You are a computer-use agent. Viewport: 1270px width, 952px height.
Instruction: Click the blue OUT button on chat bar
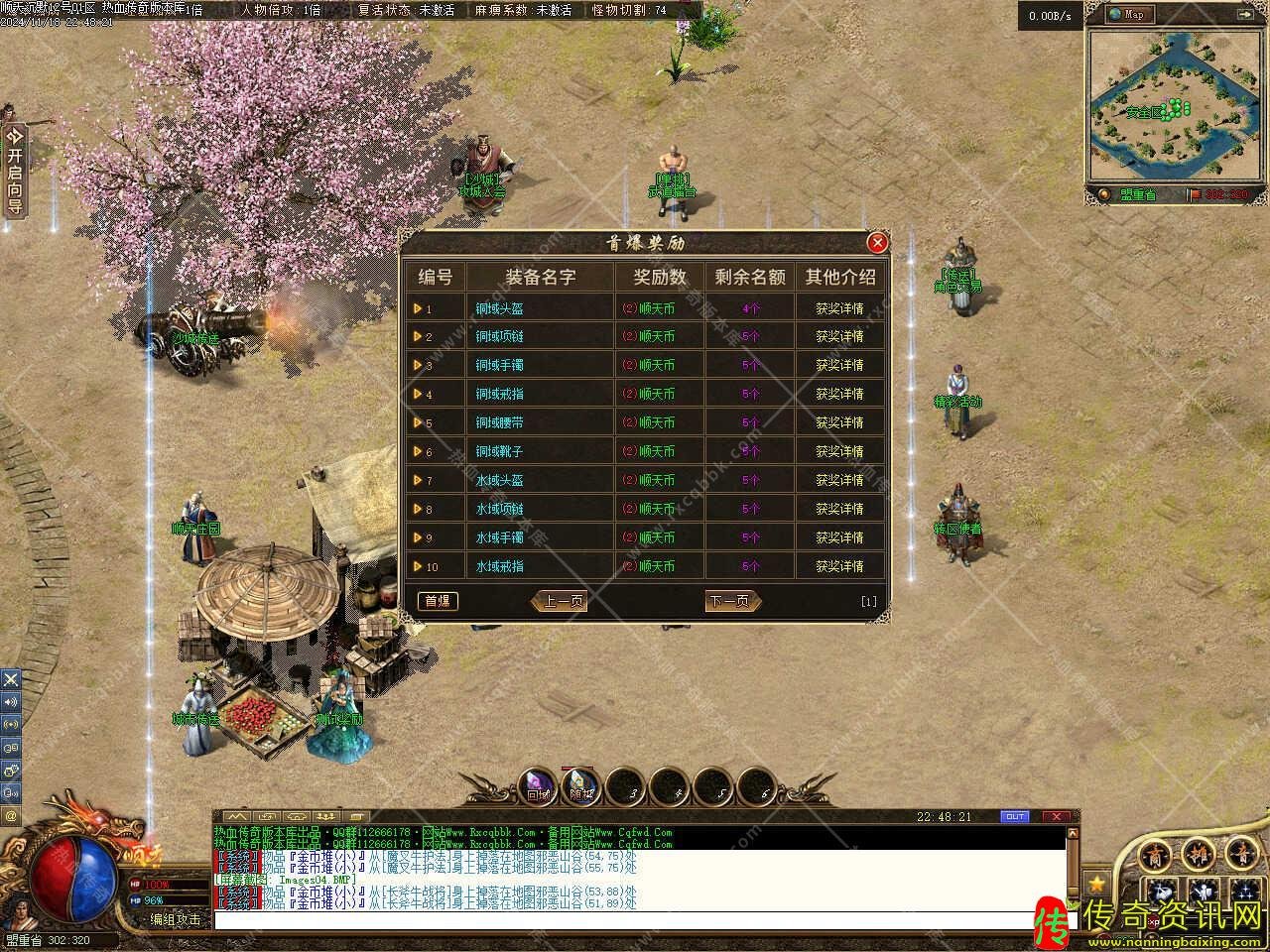[1015, 816]
